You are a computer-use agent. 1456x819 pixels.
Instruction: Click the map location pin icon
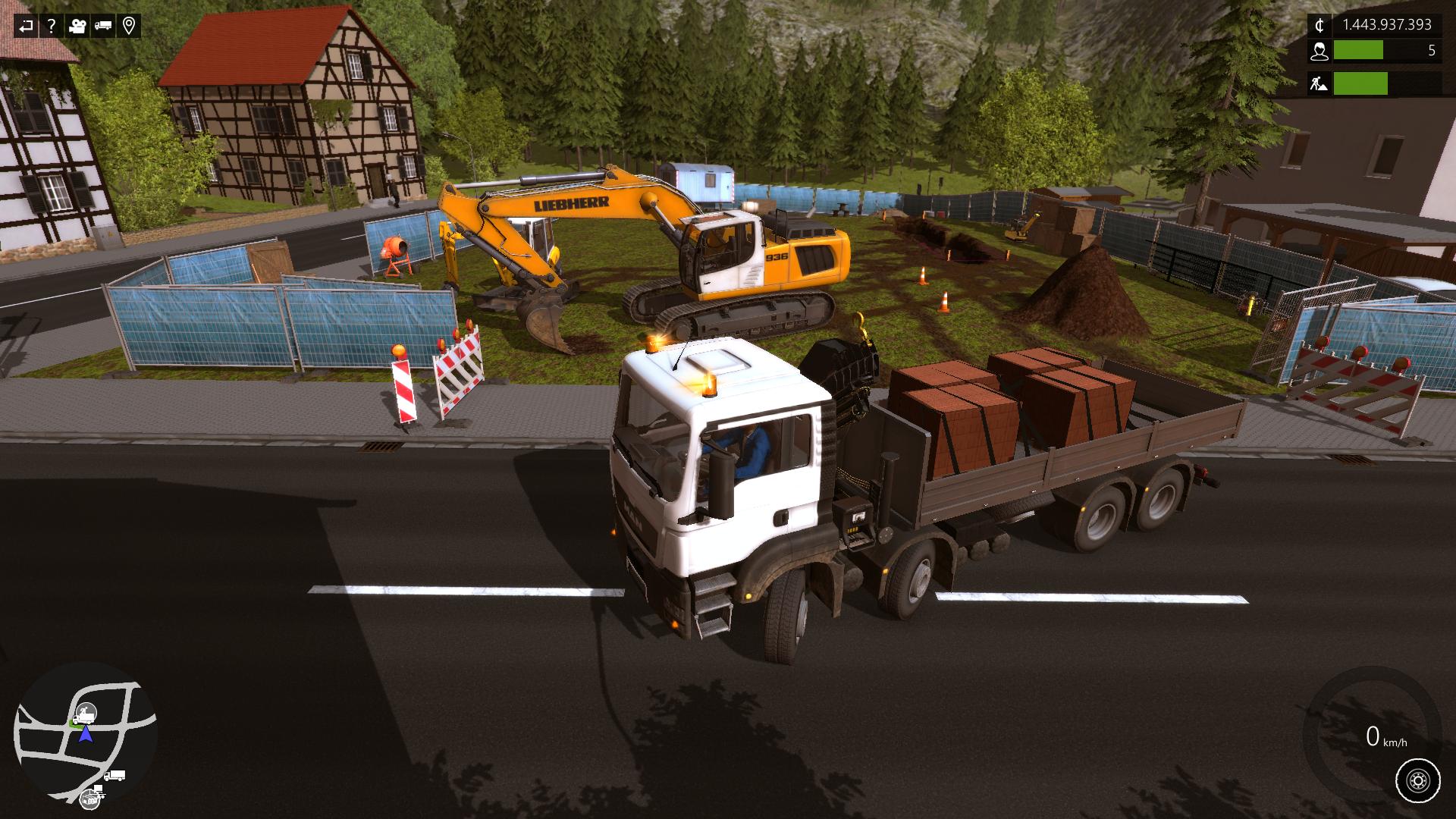[x=129, y=27]
